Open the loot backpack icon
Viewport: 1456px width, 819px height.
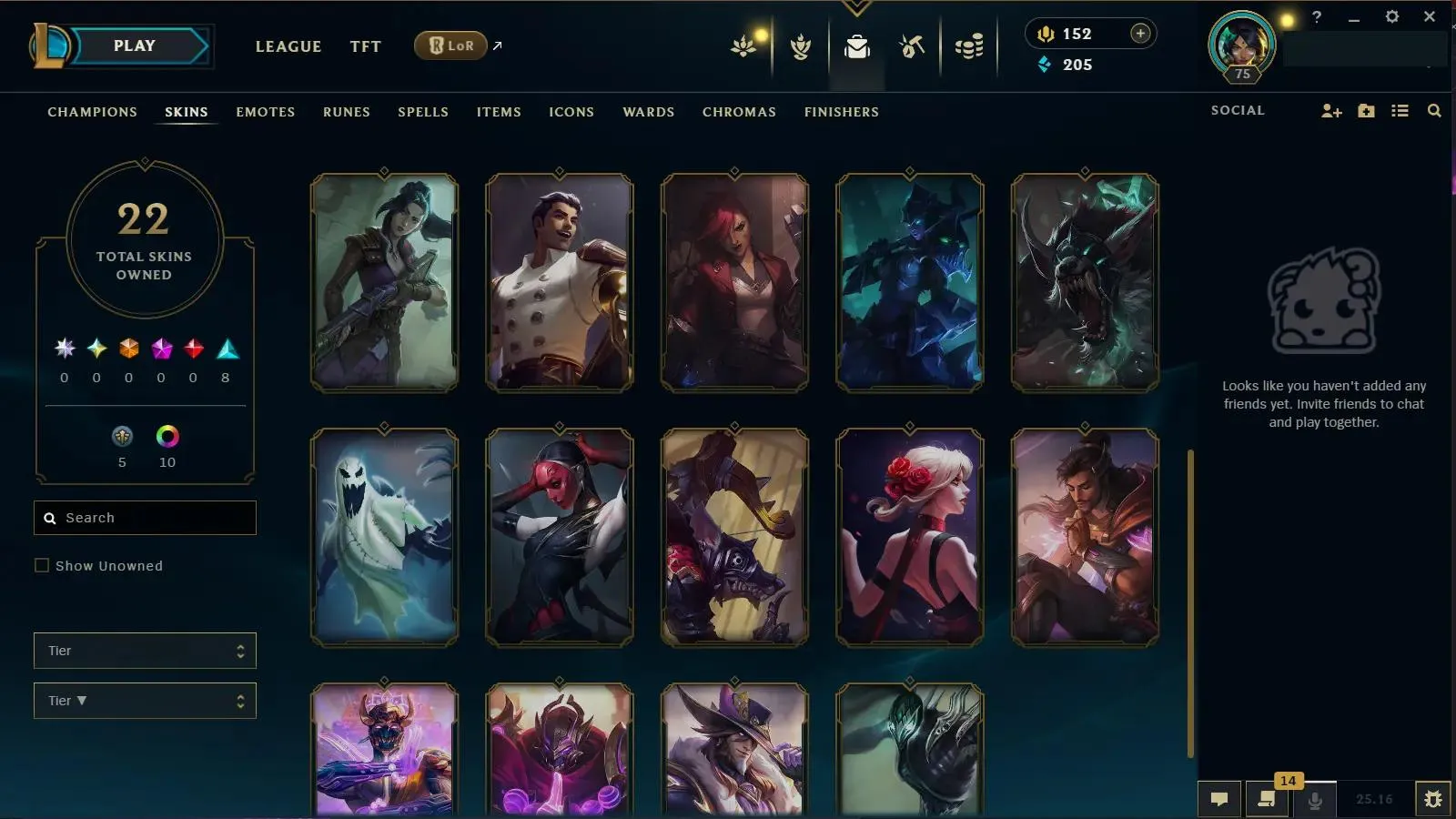coord(856,46)
